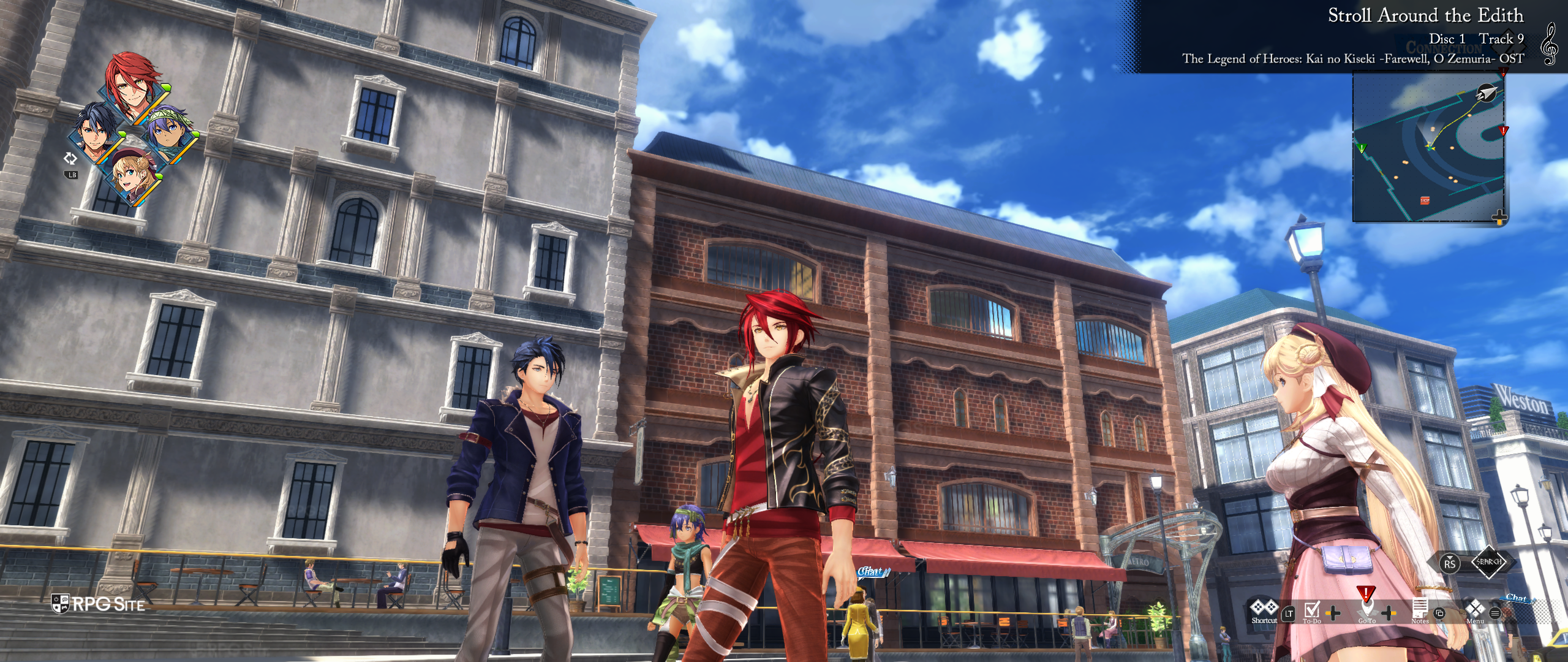This screenshot has width=1568, height=662.
Task: Activate the Search diamond button
Action: pos(1489,561)
